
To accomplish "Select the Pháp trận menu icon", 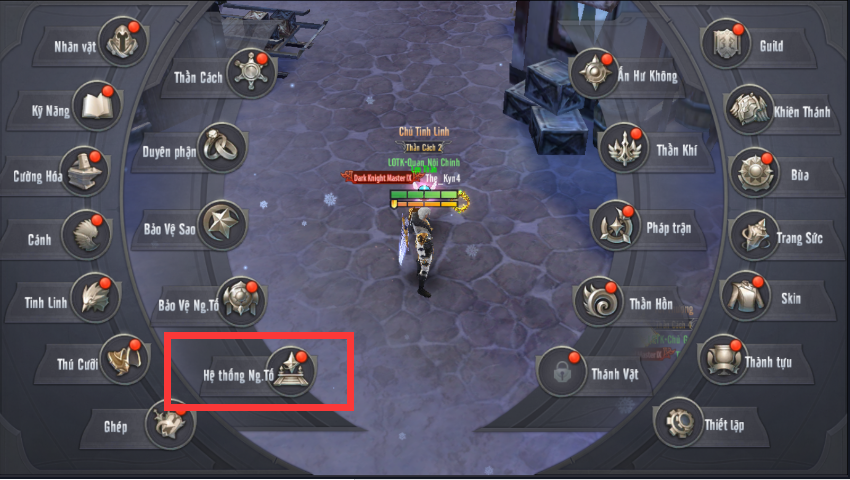I will coord(614,225).
